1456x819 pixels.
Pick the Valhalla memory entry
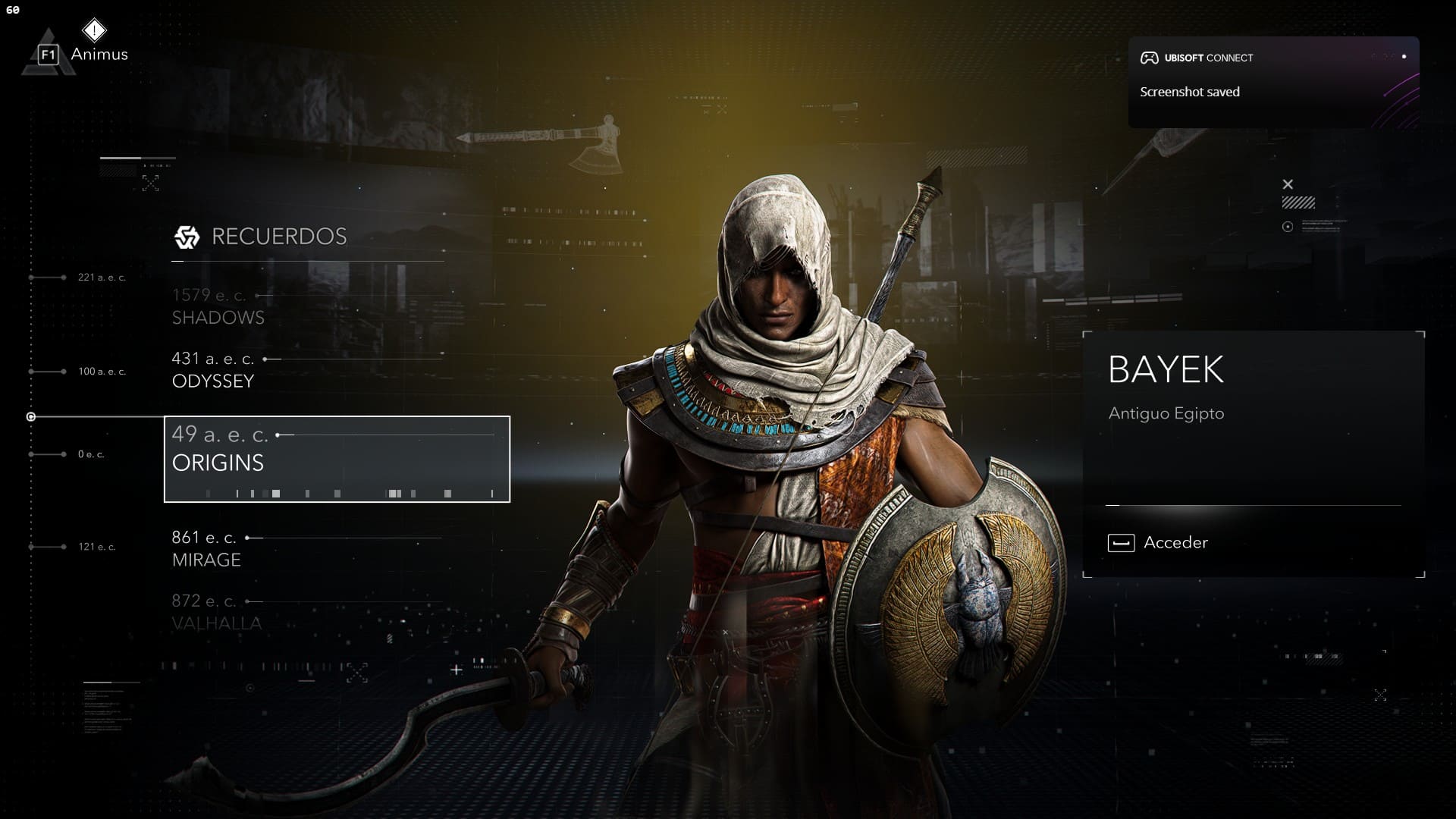pos(216,613)
